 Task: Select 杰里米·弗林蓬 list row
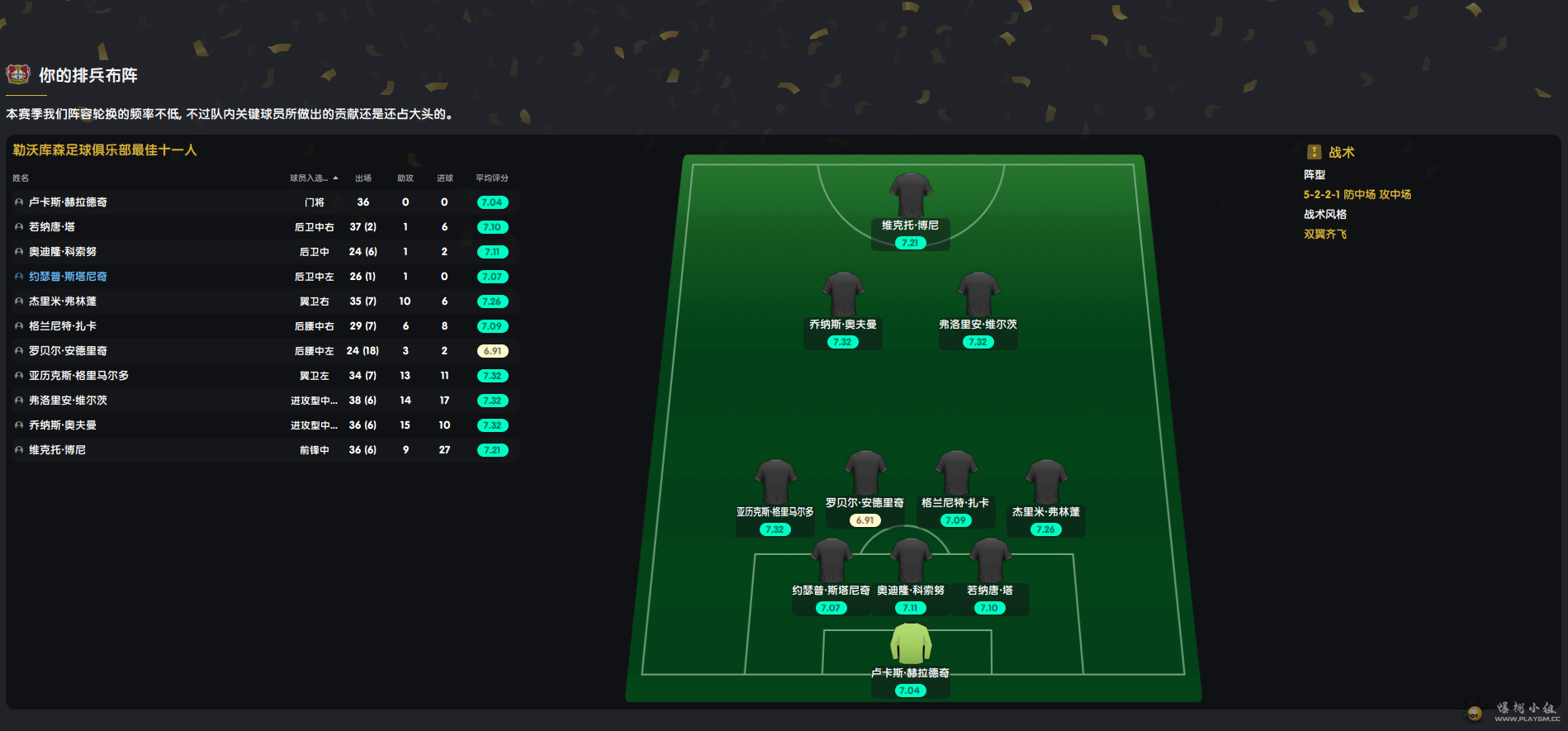63,301
